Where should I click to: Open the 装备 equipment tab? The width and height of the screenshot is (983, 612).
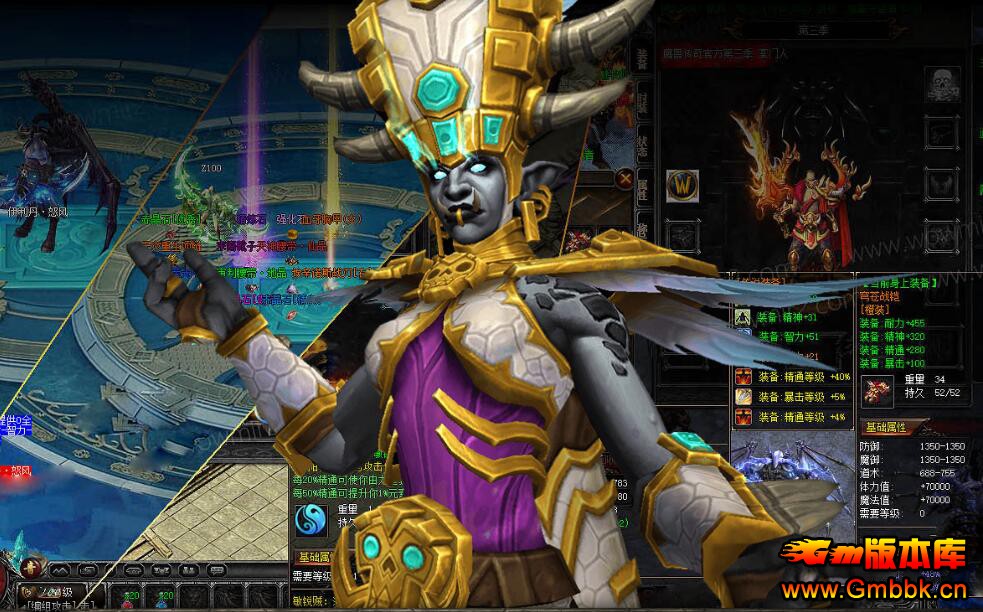pos(642,58)
